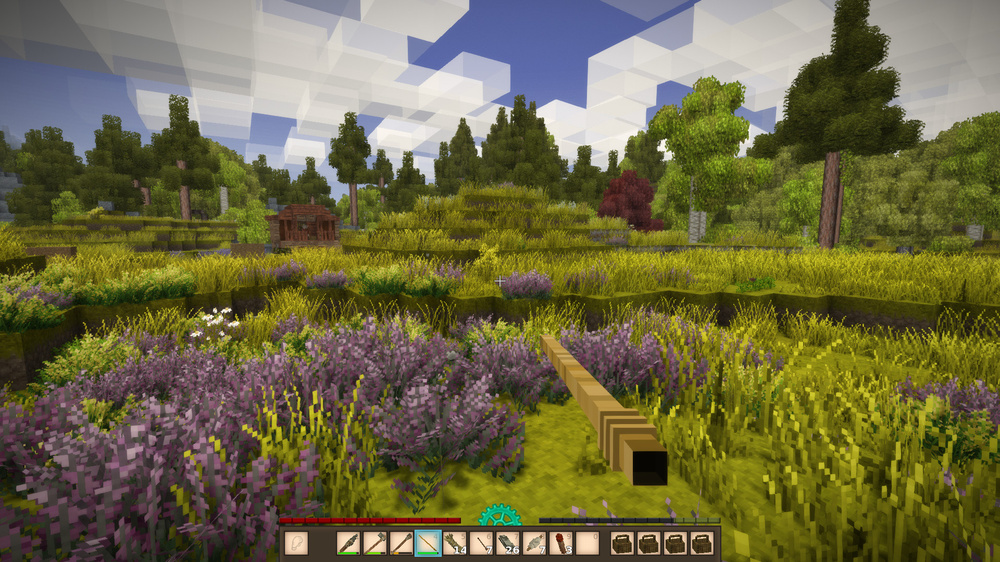This screenshot has height=562, width=1000.
Task: Select the hotbar stack of 14
Action: coord(454,543)
